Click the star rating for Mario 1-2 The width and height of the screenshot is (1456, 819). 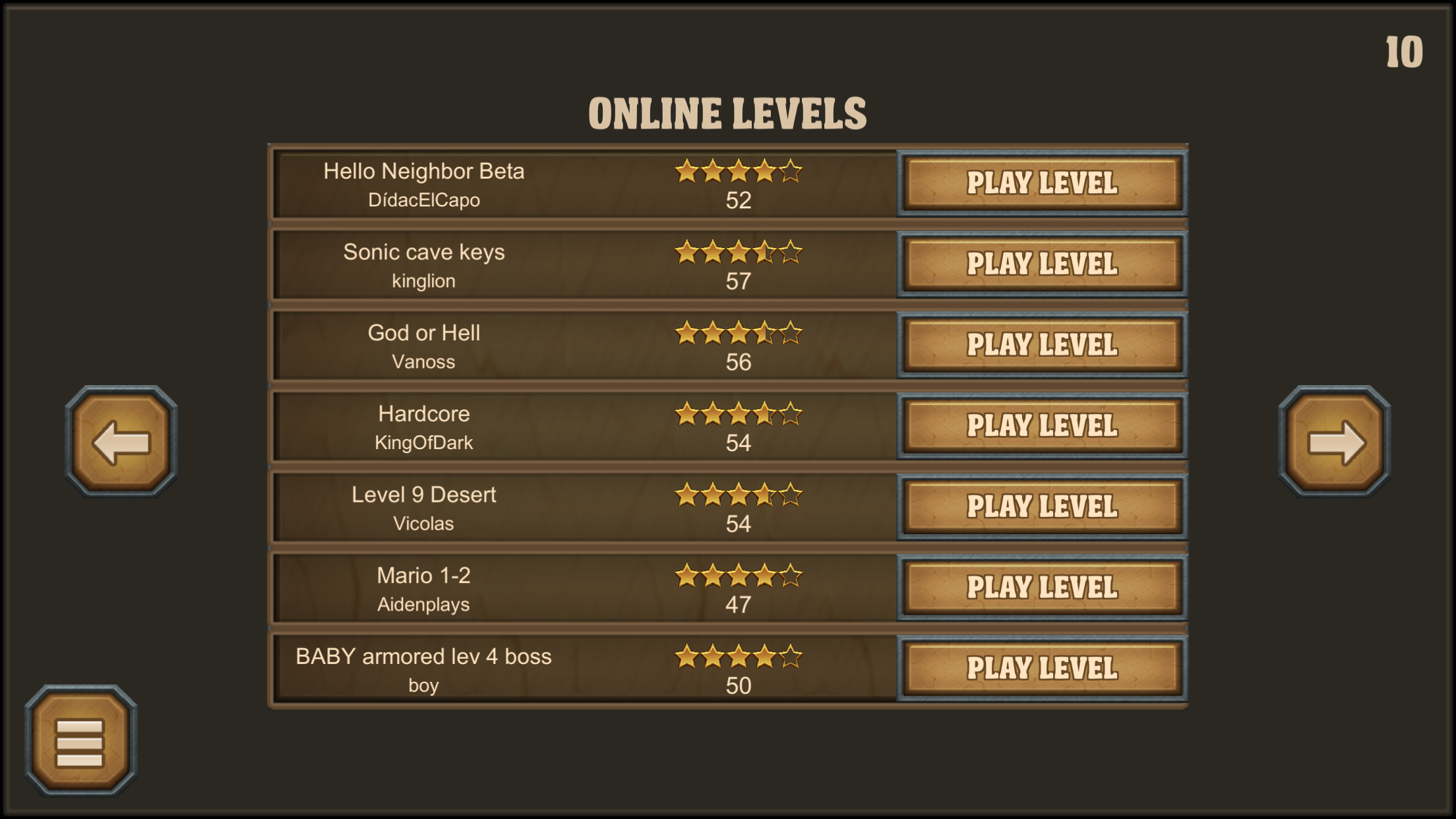point(739,575)
